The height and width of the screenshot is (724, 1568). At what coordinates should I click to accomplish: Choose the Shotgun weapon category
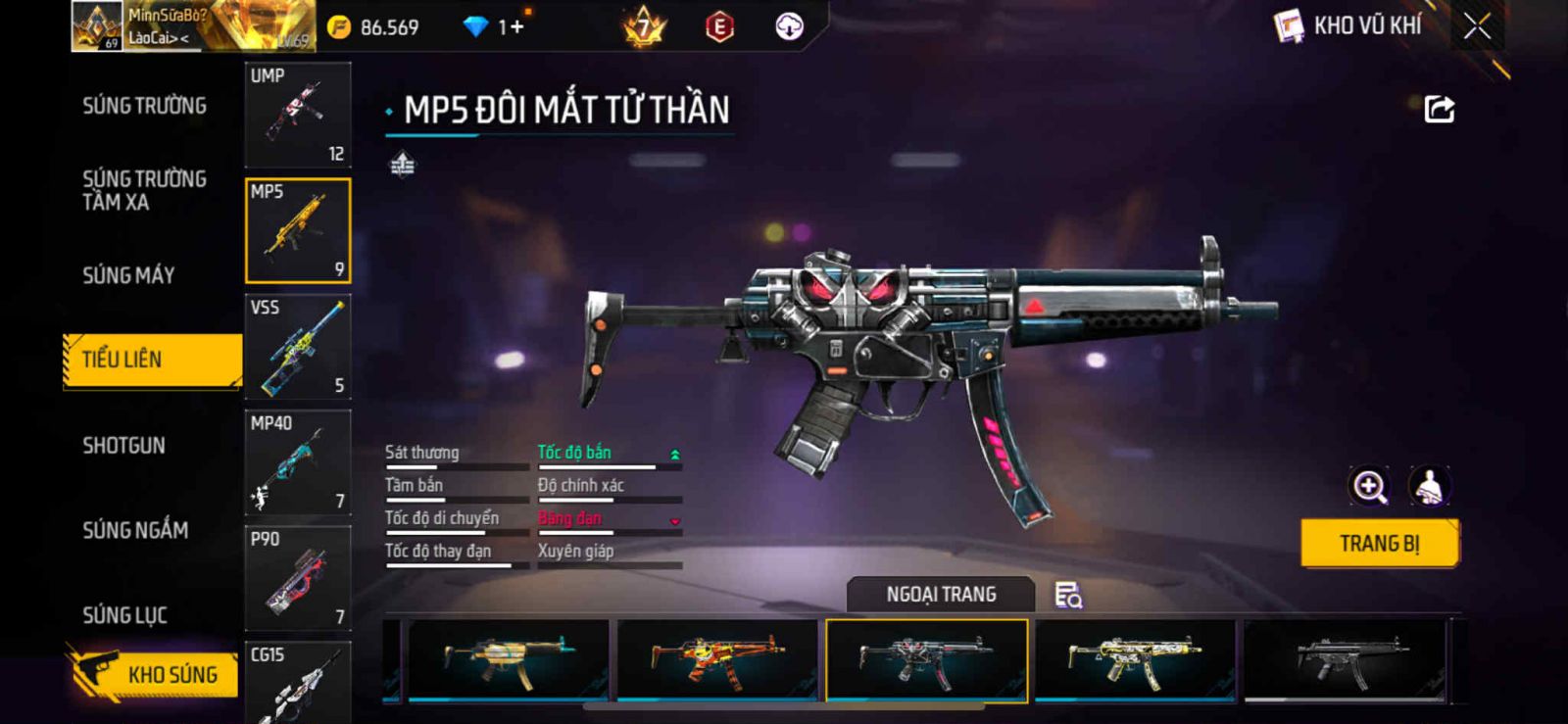click(123, 446)
